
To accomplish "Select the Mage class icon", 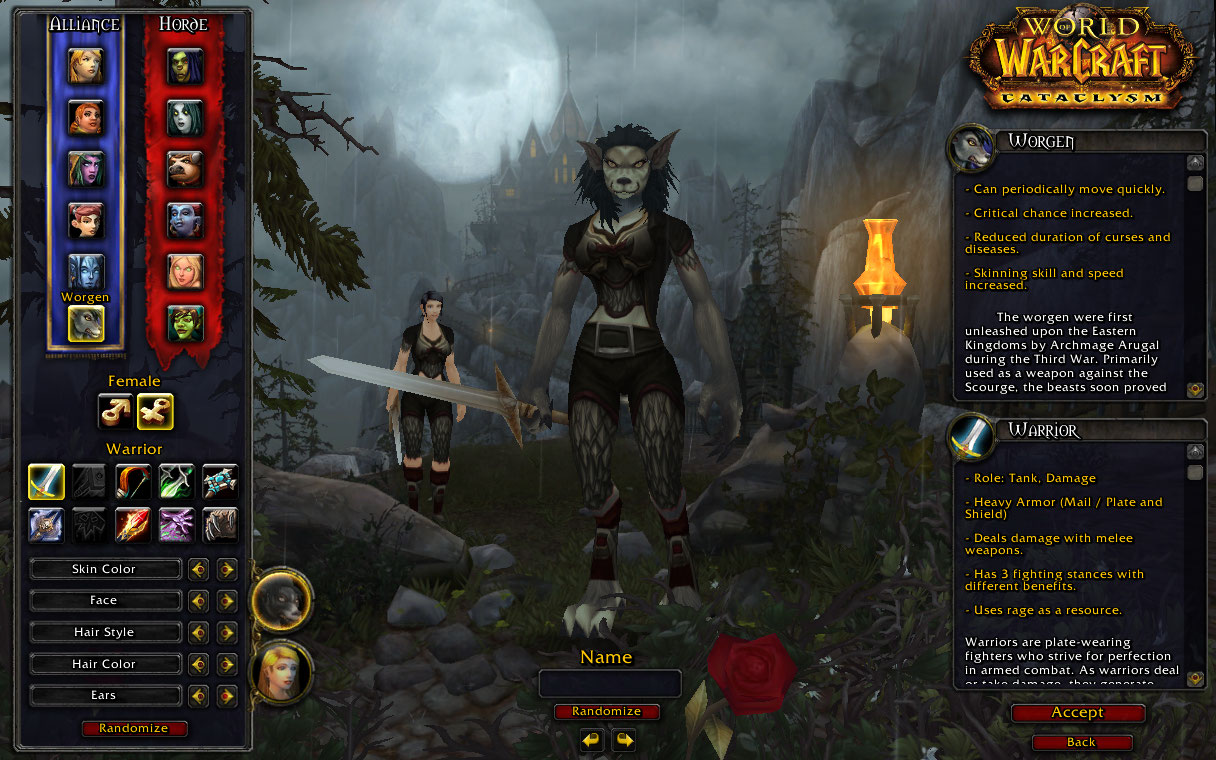I will pos(133,524).
